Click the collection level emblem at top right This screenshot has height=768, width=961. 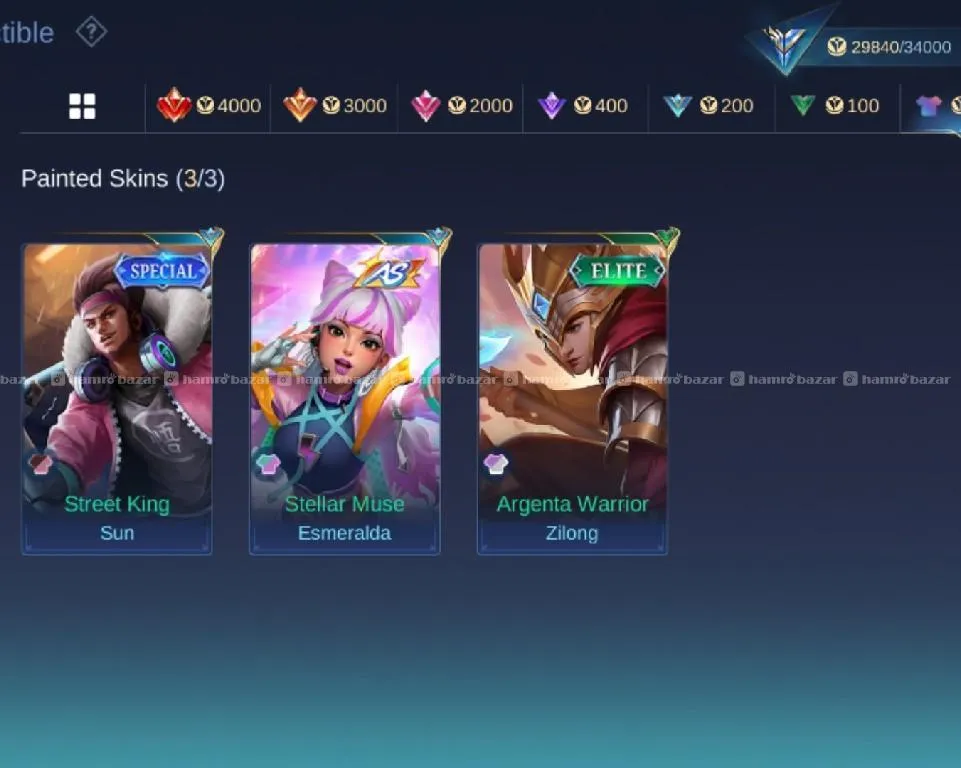(786, 42)
